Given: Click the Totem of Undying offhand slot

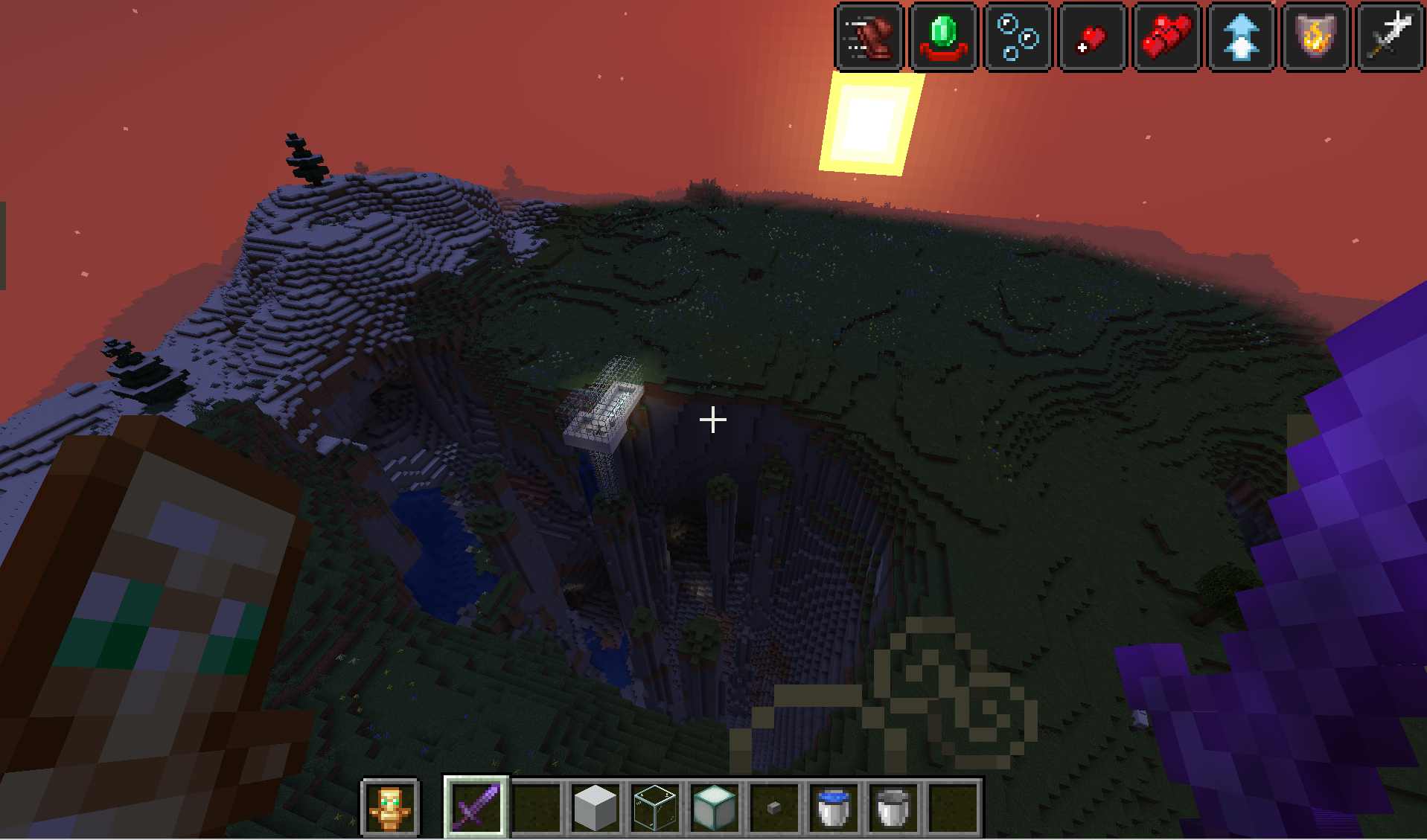Looking at the screenshot, I should click(x=390, y=807).
